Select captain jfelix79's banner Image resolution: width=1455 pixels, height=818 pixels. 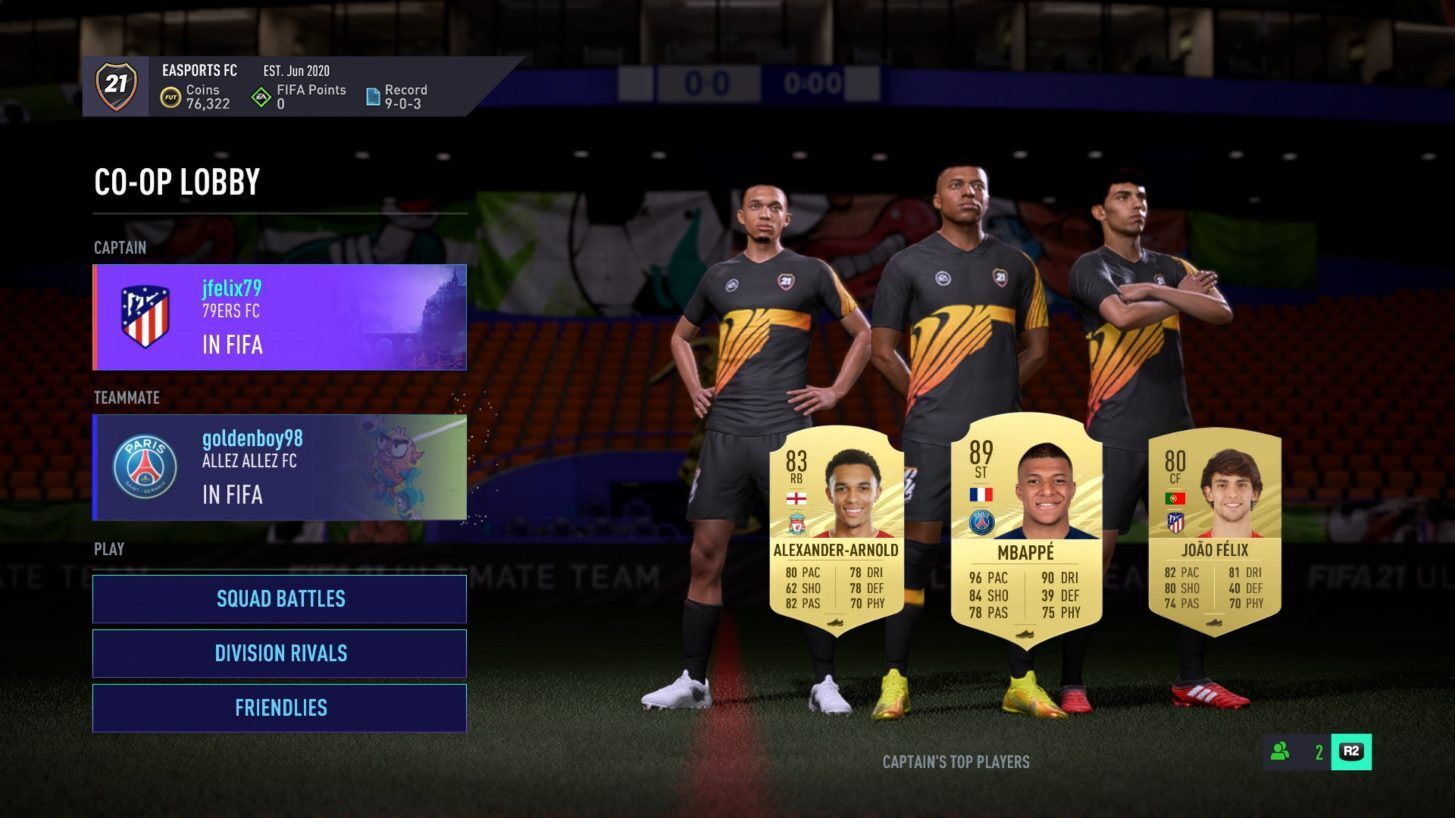279,317
